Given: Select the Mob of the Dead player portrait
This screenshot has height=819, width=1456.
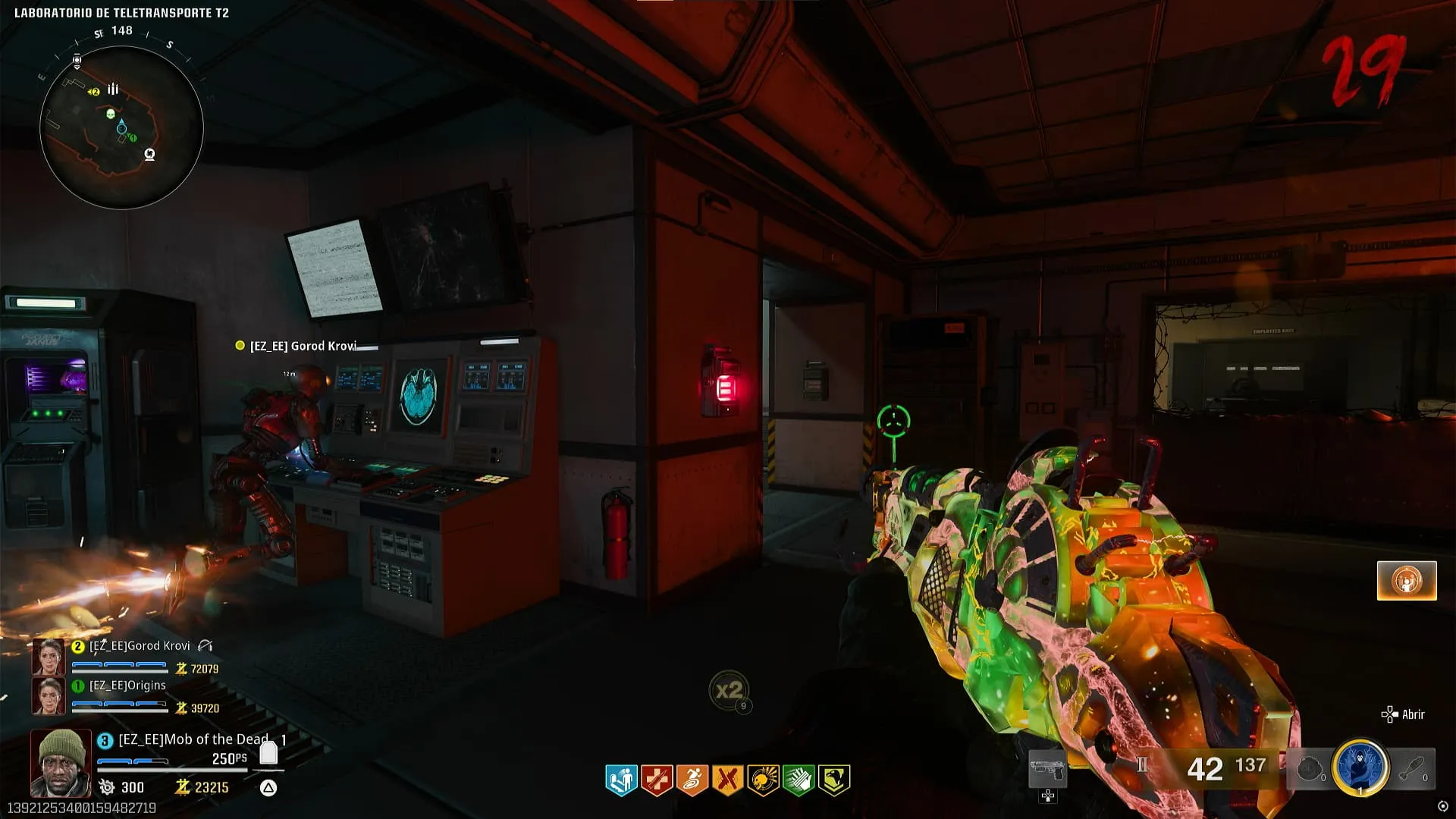Looking at the screenshot, I should (61, 762).
